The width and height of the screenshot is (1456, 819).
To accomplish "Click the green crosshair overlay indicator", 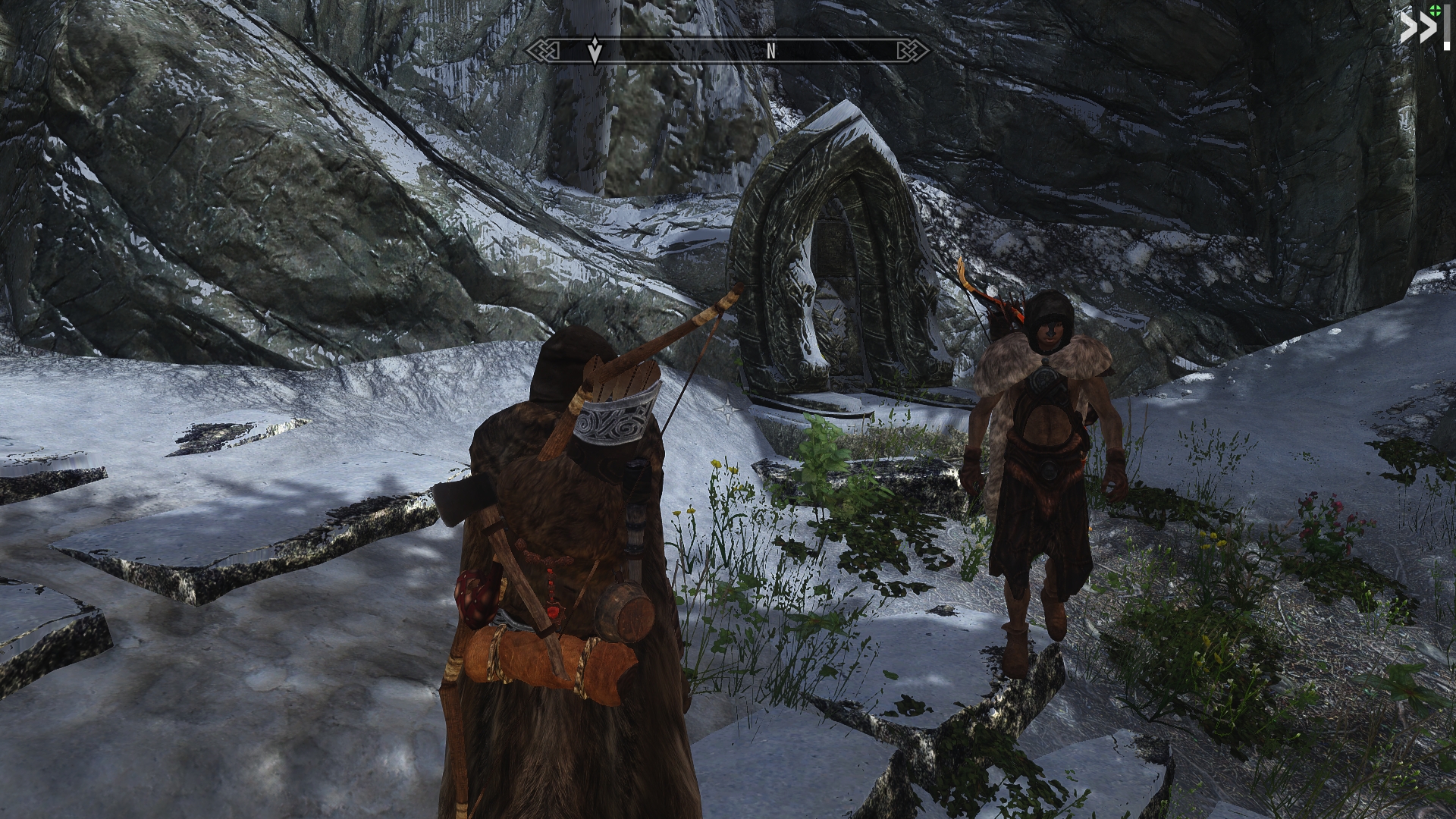I will 1435,10.
